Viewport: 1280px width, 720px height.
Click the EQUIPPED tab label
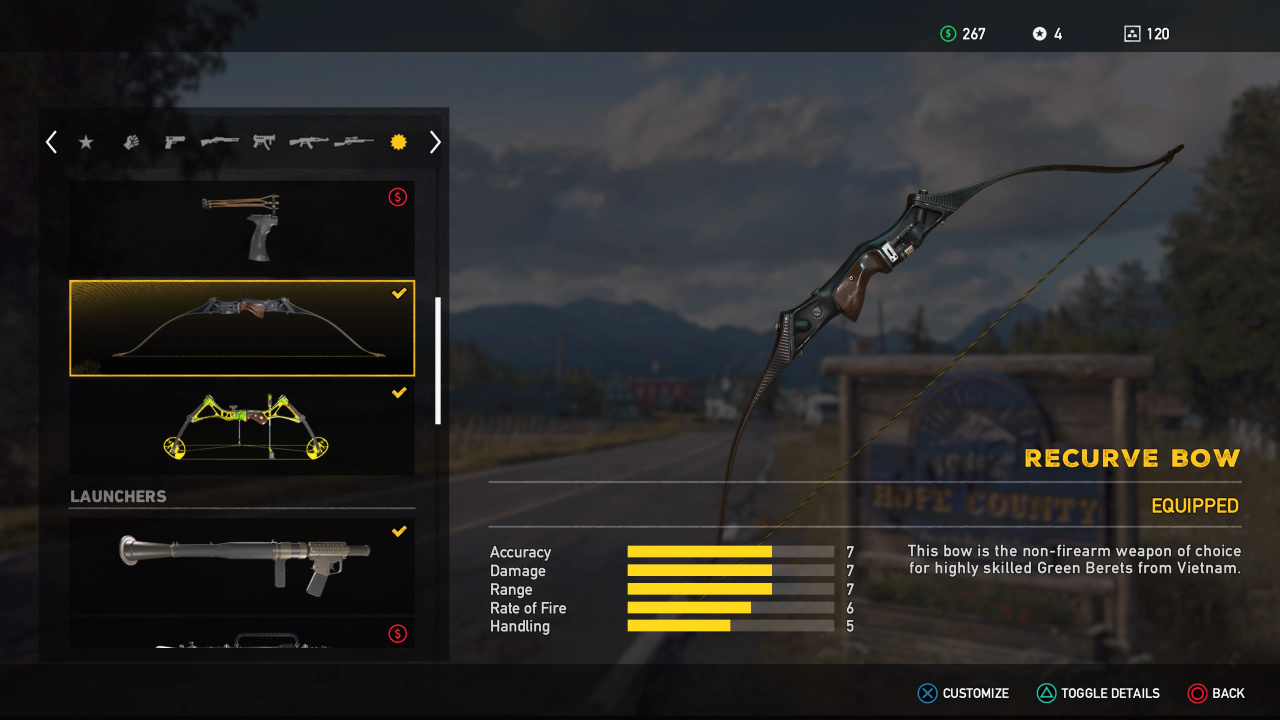tap(1194, 506)
